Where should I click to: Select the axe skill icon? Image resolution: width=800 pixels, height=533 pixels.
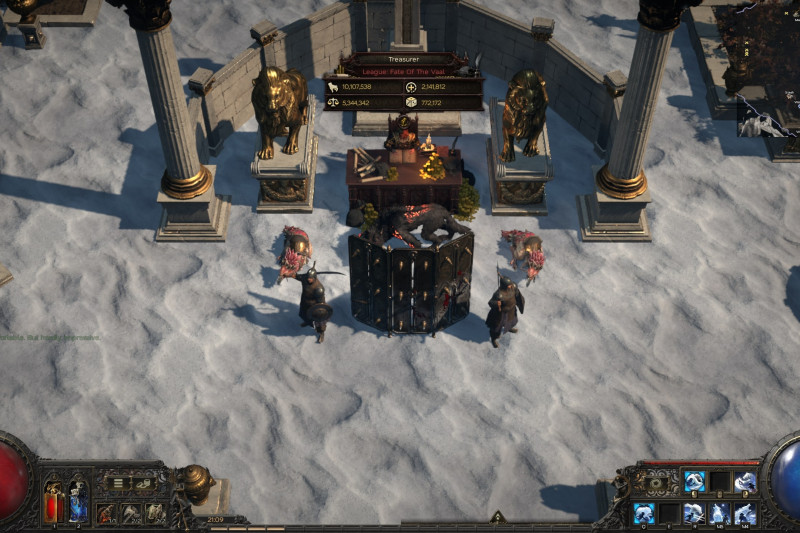(131, 513)
